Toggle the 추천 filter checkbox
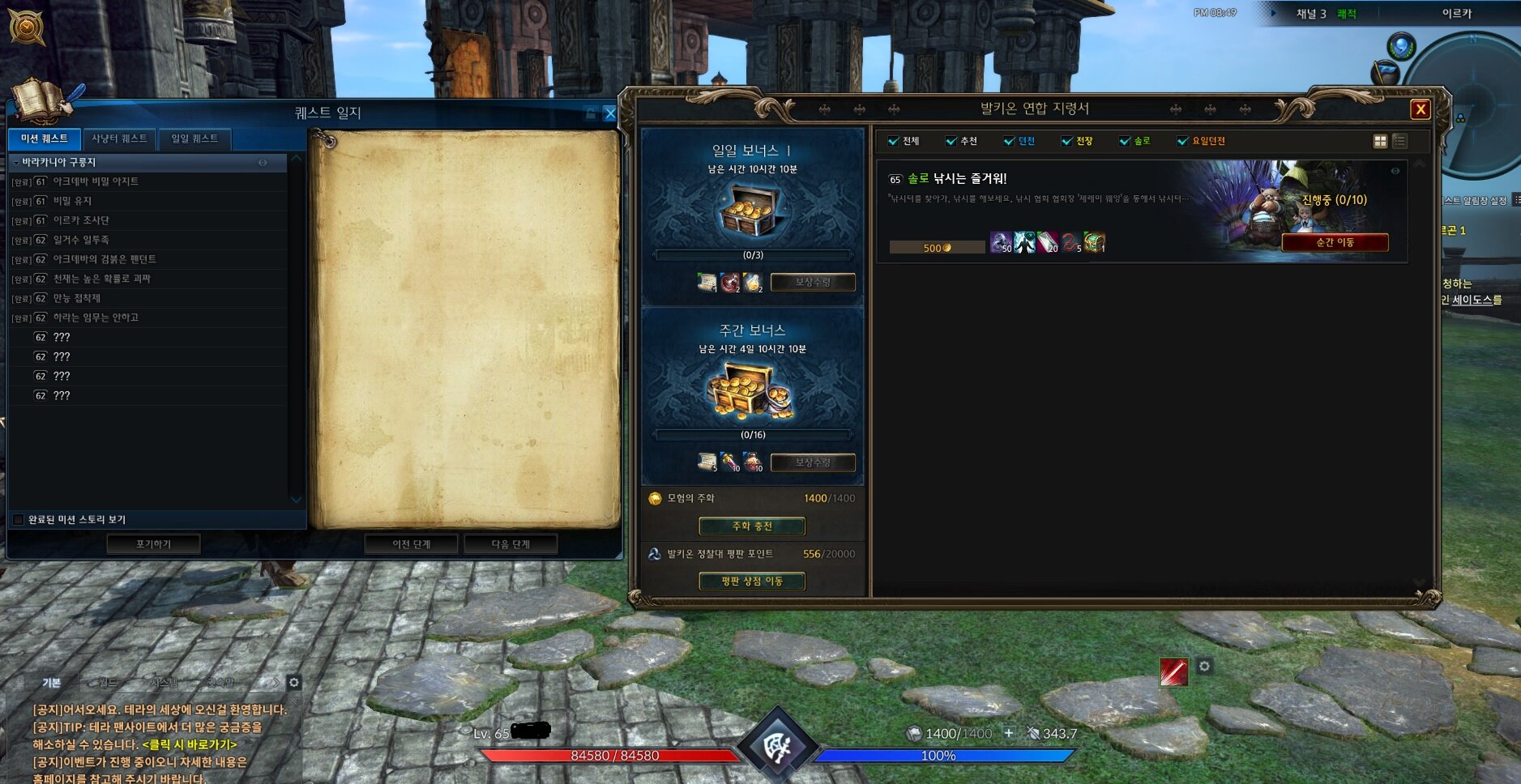Viewport: 1521px width, 784px height. pos(951,141)
